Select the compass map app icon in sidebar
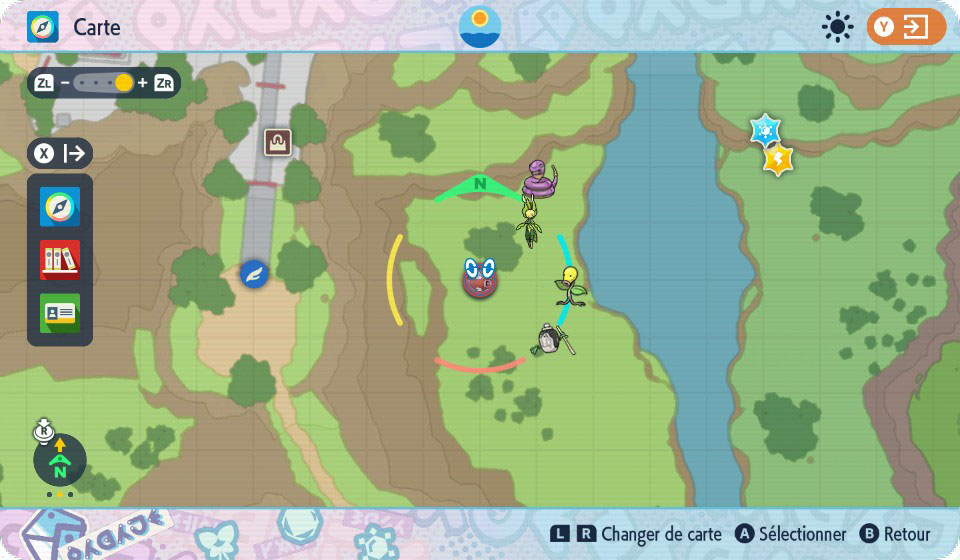 60,208
